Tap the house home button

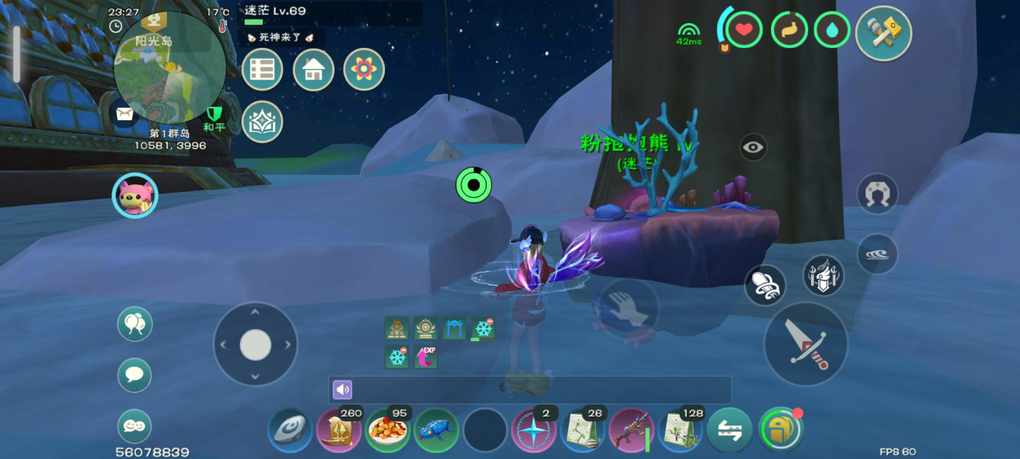click(x=313, y=70)
